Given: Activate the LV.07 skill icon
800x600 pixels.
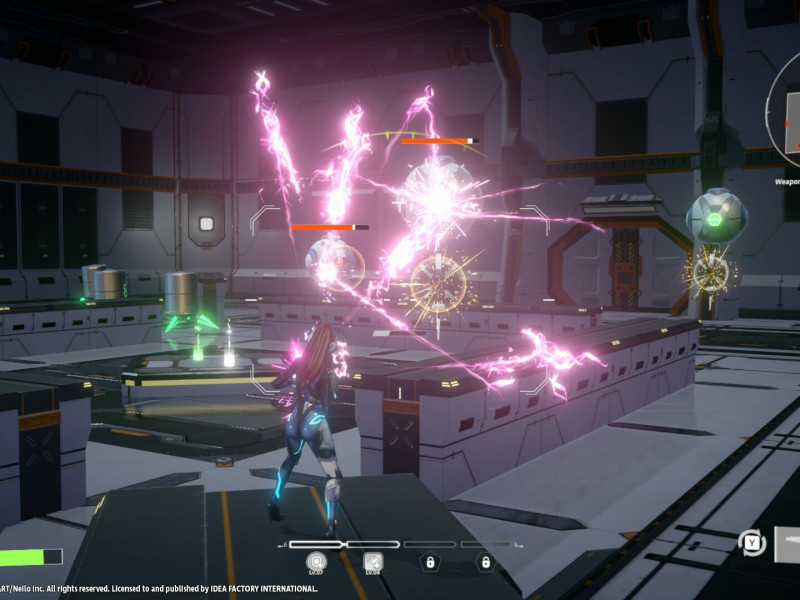Looking at the screenshot, I should pyautogui.click(x=317, y=562).
